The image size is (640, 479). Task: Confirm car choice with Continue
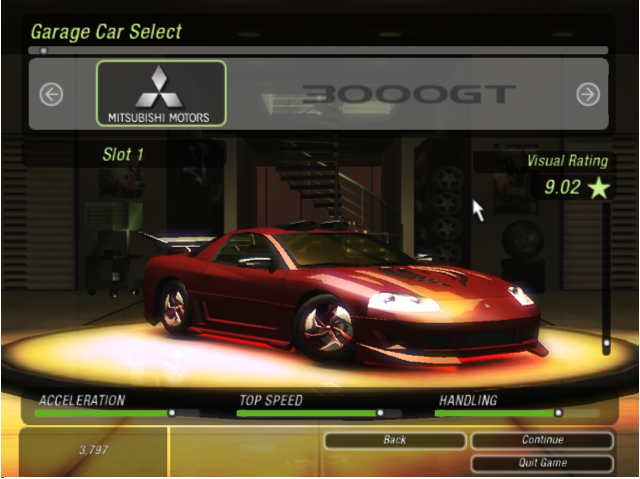(x=542, y=440)
